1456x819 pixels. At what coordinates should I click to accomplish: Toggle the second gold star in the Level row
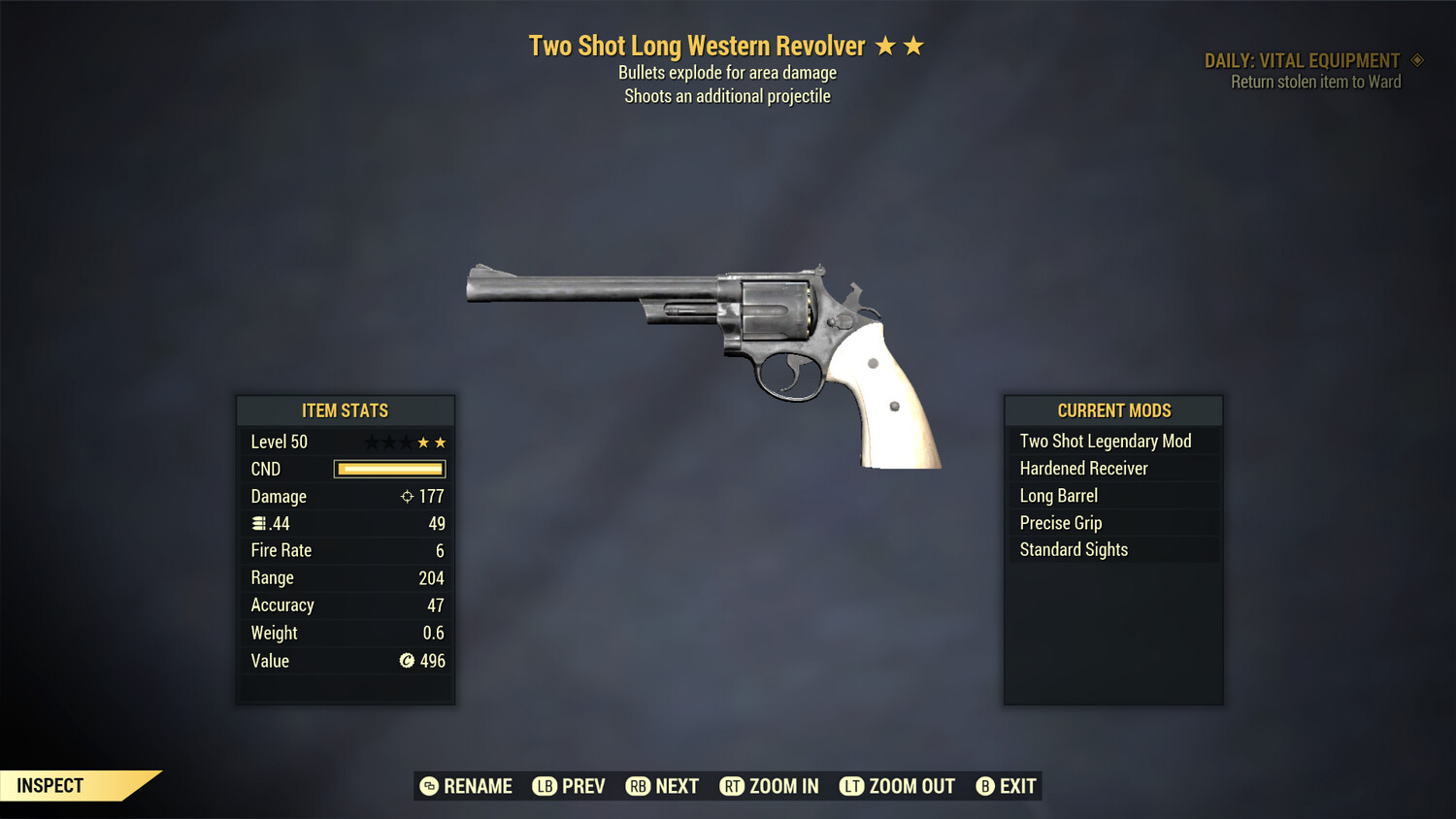pyautogui.click(x=442, y=442)
